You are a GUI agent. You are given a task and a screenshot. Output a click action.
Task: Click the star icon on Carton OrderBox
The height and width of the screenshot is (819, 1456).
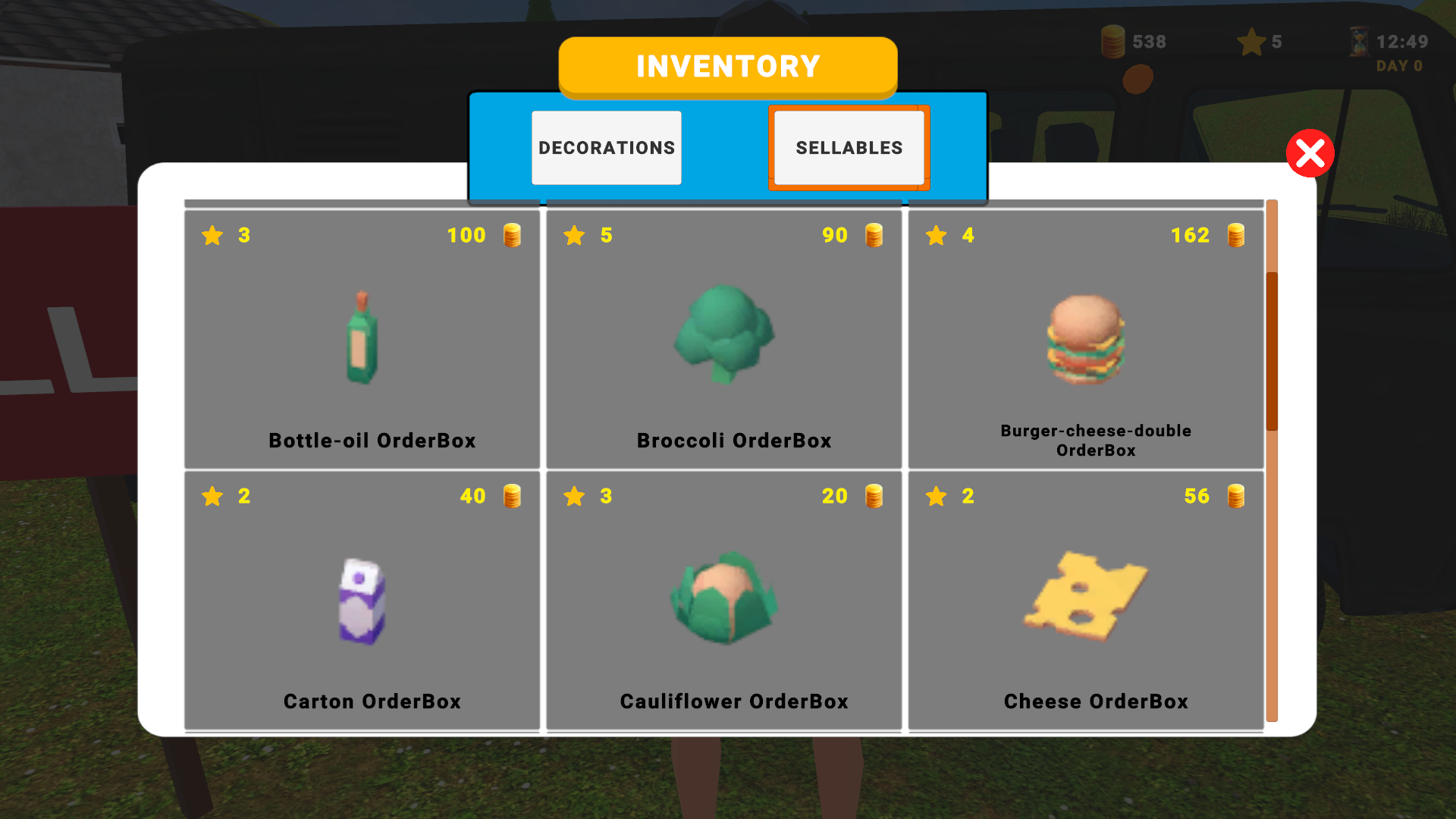point(212,497)
